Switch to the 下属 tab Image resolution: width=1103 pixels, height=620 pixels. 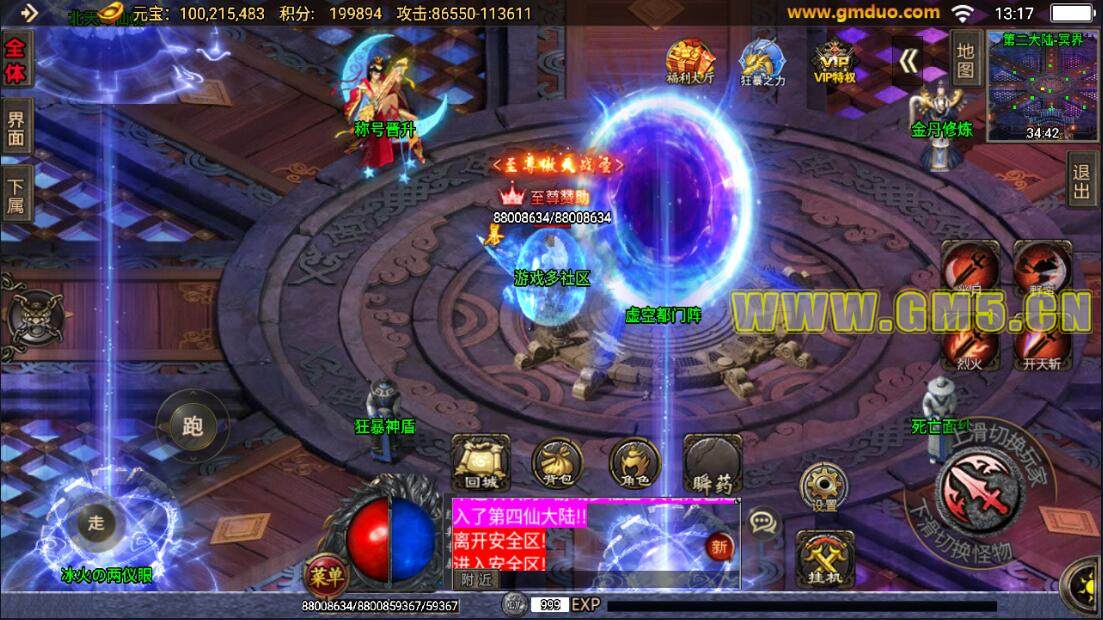point(16,196)
